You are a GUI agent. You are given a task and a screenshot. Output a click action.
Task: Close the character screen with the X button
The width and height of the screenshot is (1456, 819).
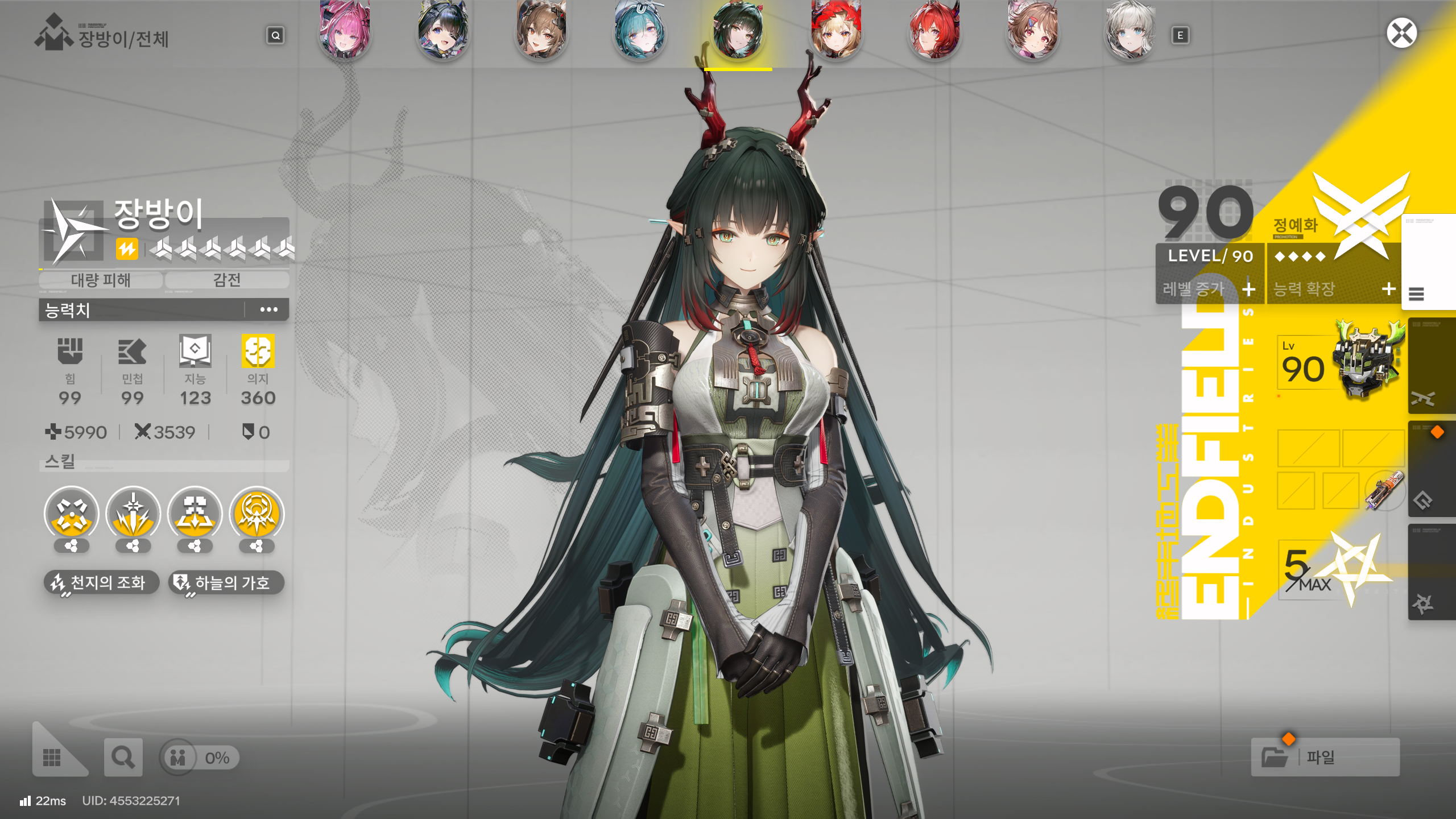click(1401, 33)
